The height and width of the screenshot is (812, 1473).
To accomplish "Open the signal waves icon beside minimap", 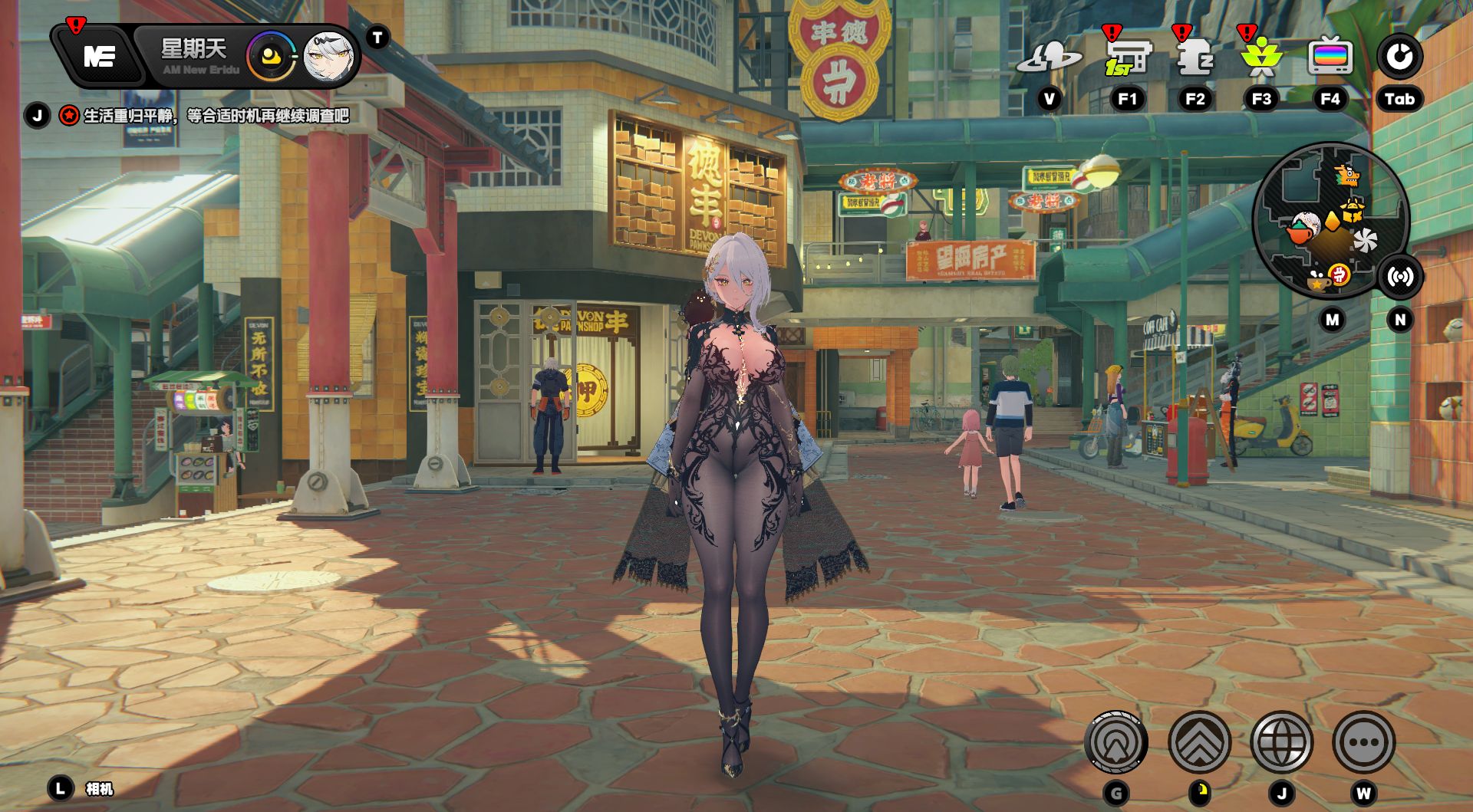I will click(x=1400, y=277).
